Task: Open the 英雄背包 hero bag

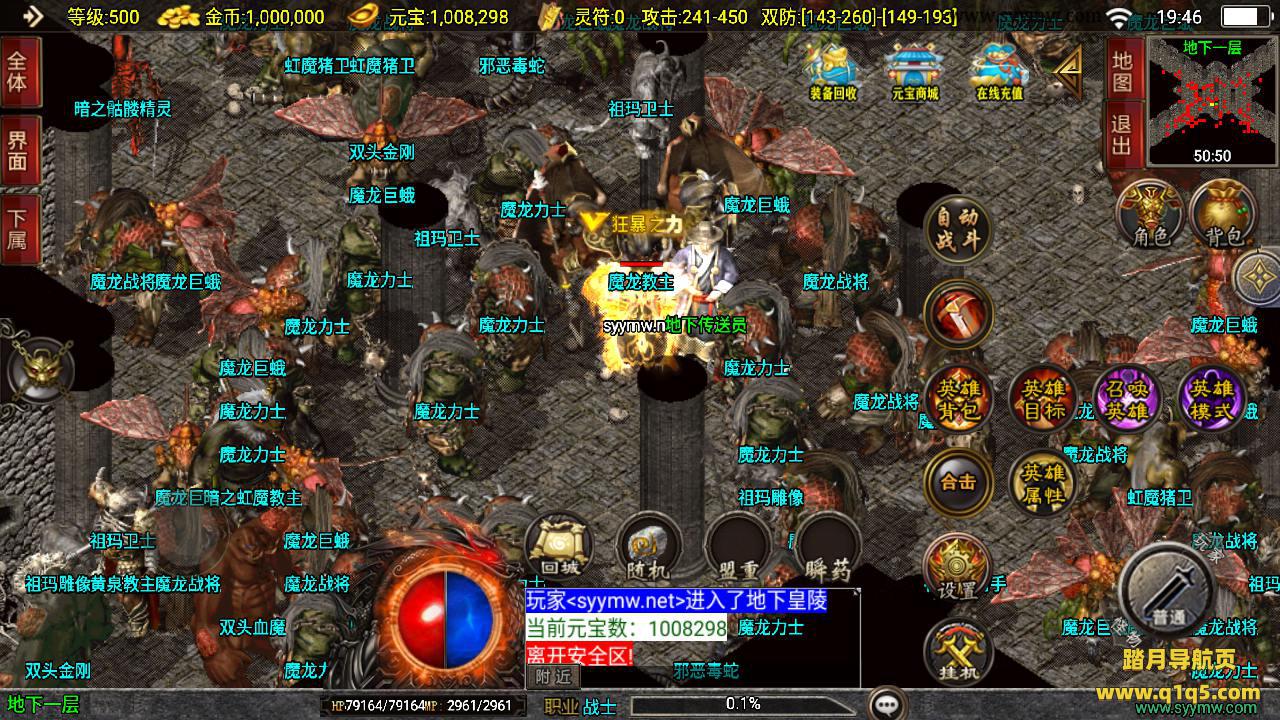Action: point(958,400)
